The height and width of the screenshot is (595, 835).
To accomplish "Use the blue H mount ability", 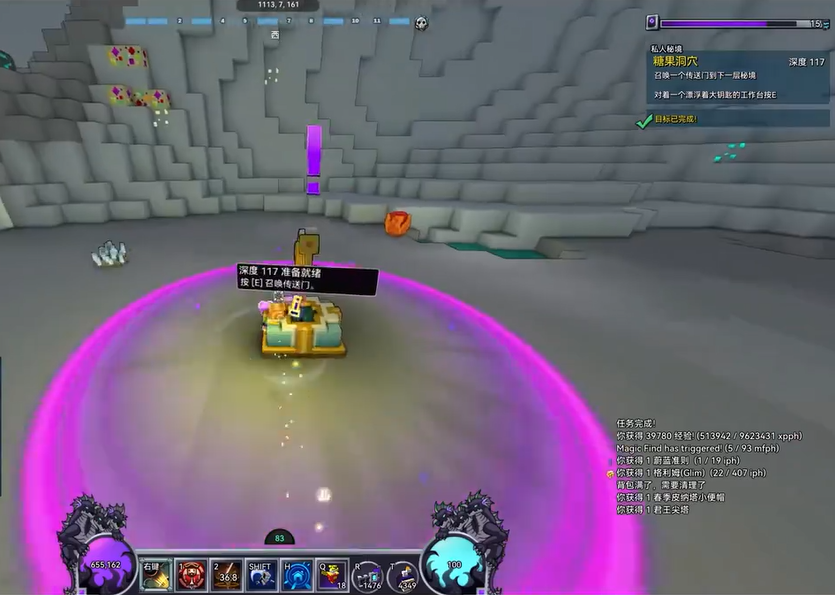I will click(x=296, y=575).
